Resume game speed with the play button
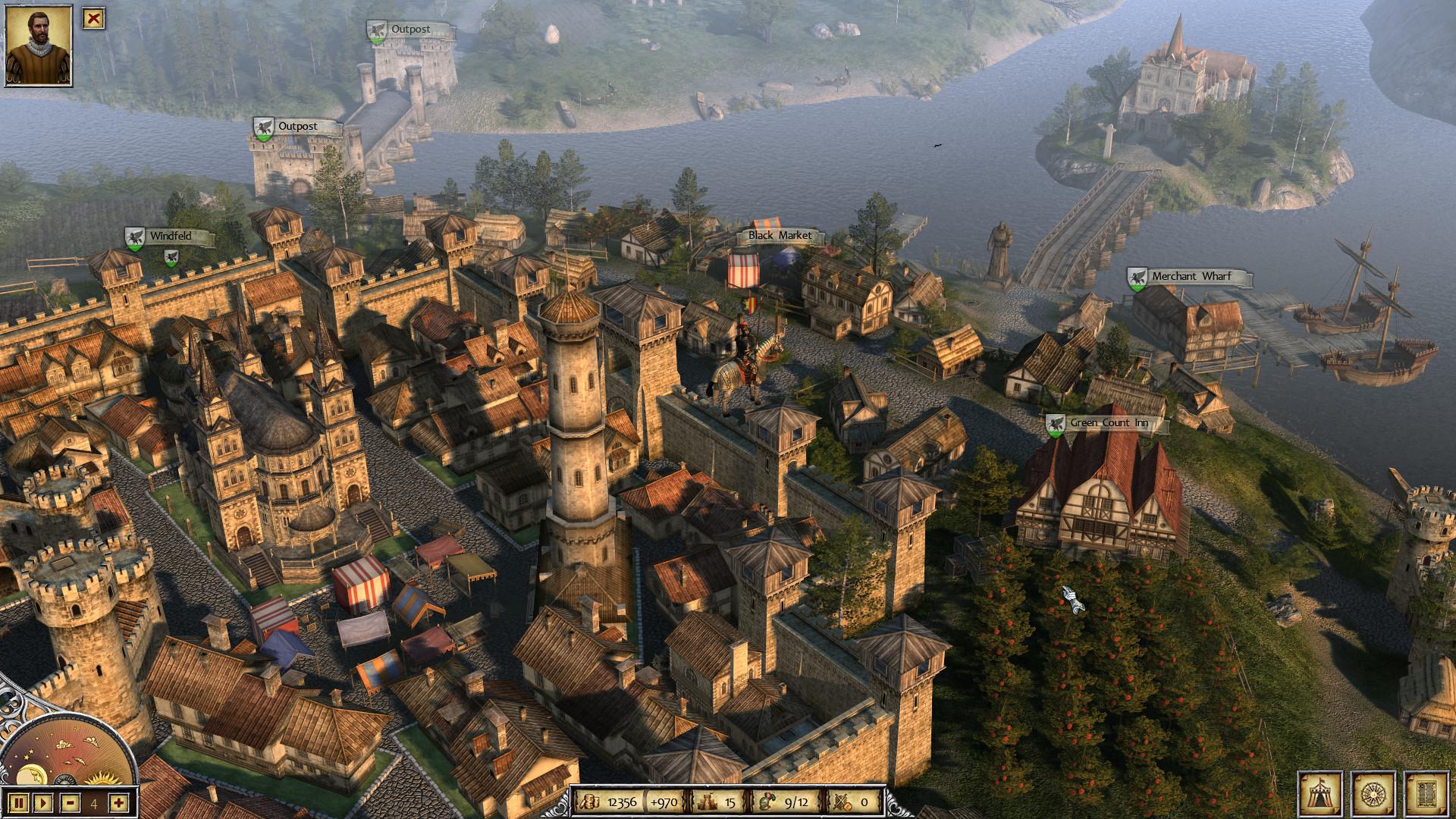Image resolution: width=1456 pixels, height=819 pixels. [43, 801]
